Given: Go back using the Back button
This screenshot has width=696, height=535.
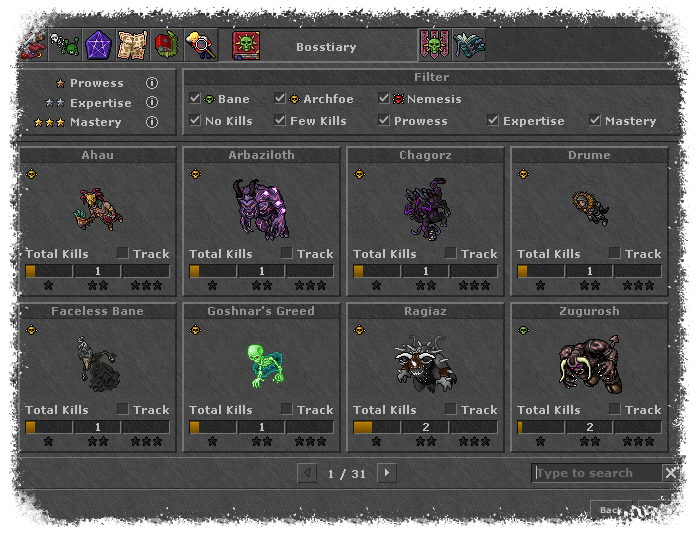Looking at the screenshot, I should 610,510.
